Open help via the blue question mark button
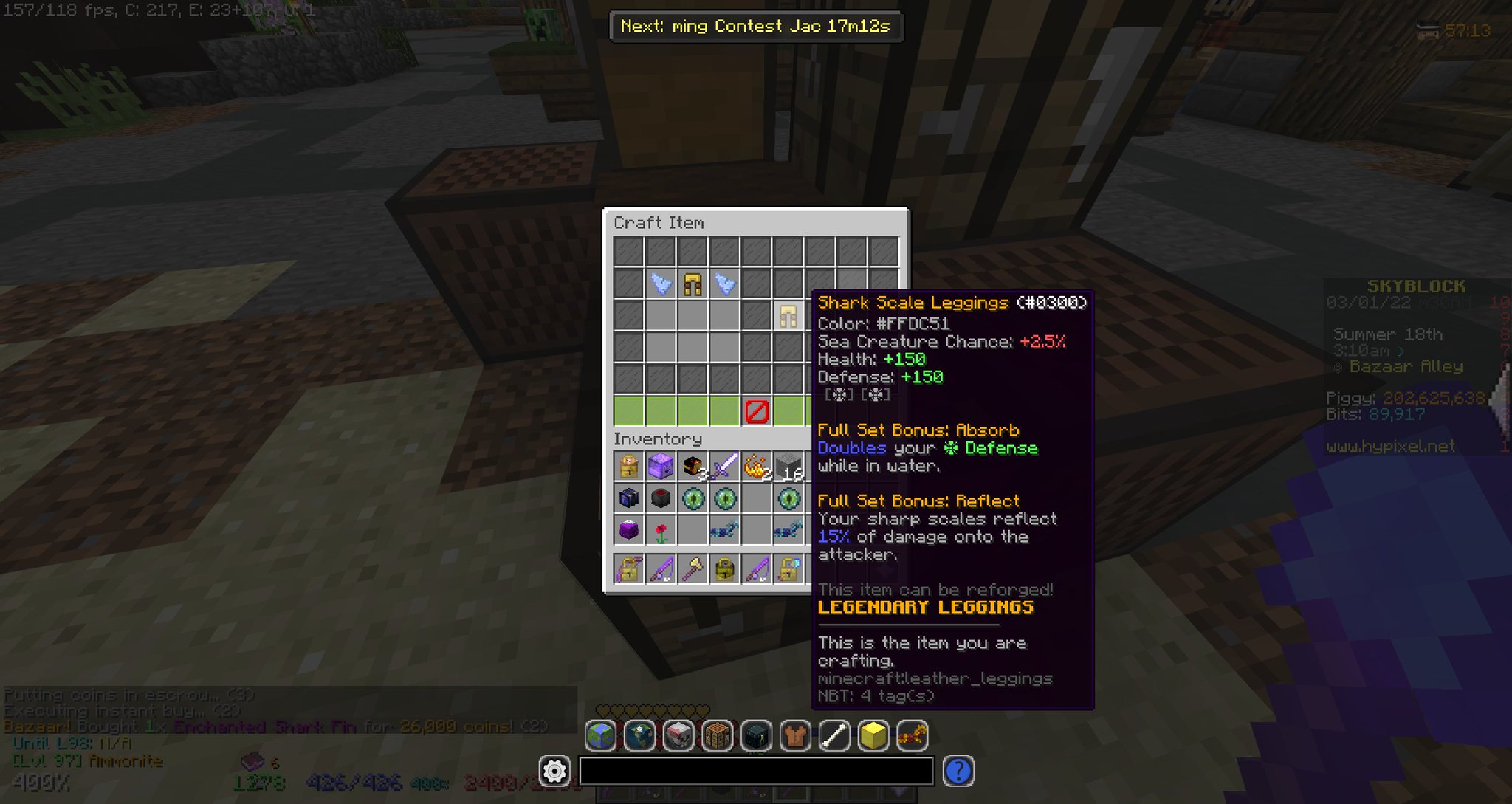Image resolution: width=1512 pixels, height=804 pixels. click(x=958, y=771)
